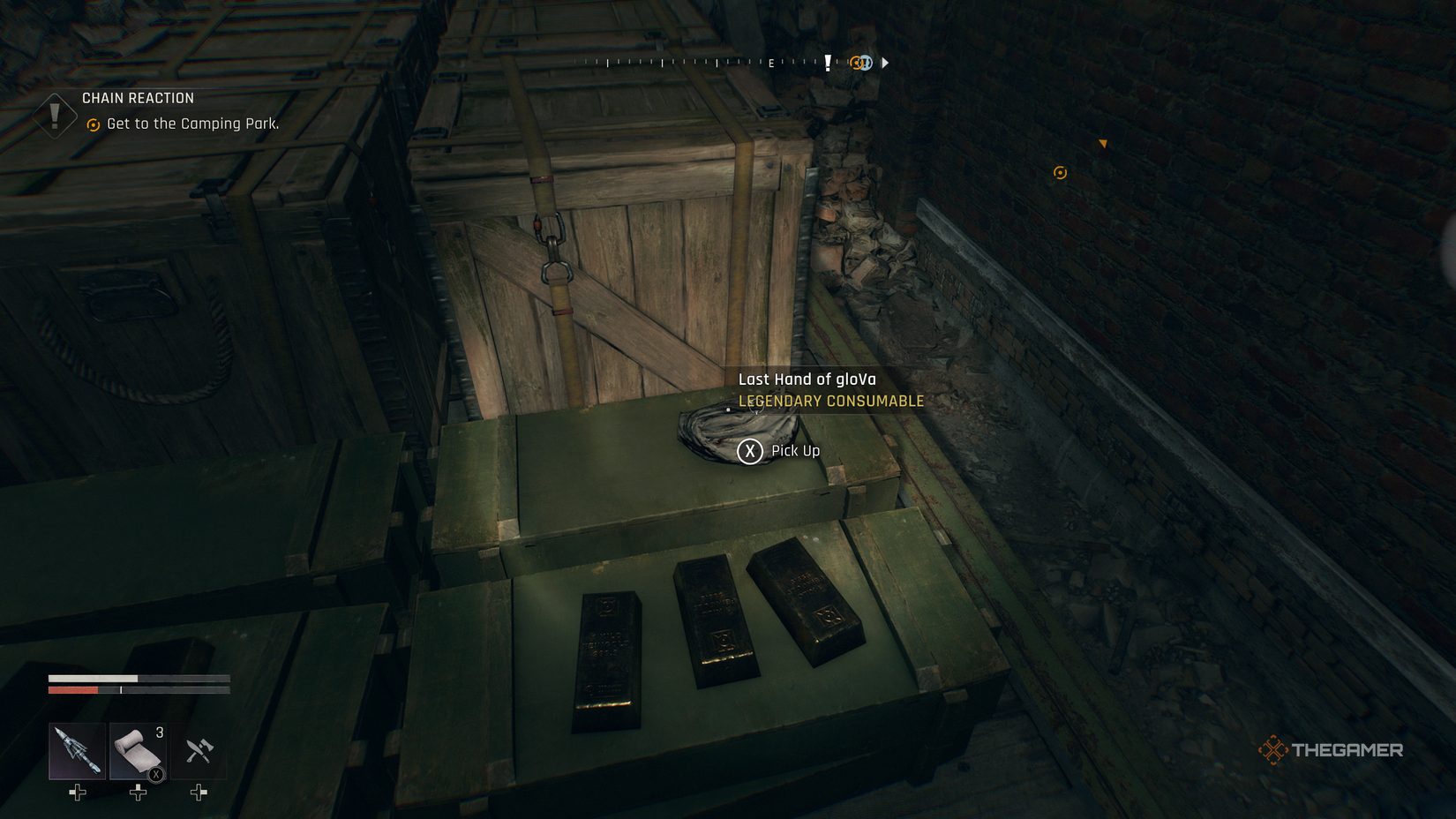Click the right-pointing arrow beside the compass
Viewport: 1456px width, 819px height.
point(885,63)
